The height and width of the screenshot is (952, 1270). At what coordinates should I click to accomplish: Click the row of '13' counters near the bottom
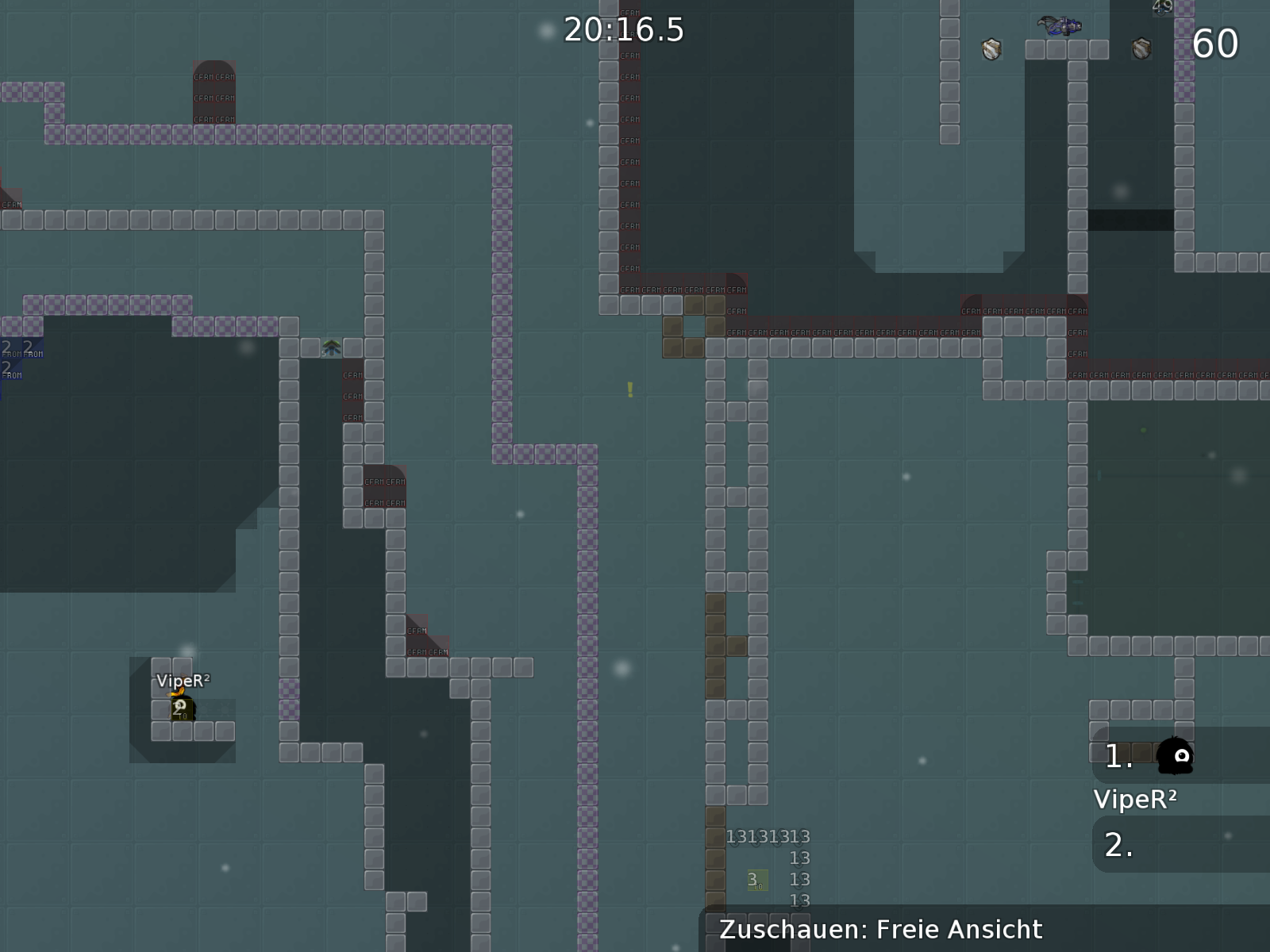pos(768,837)
